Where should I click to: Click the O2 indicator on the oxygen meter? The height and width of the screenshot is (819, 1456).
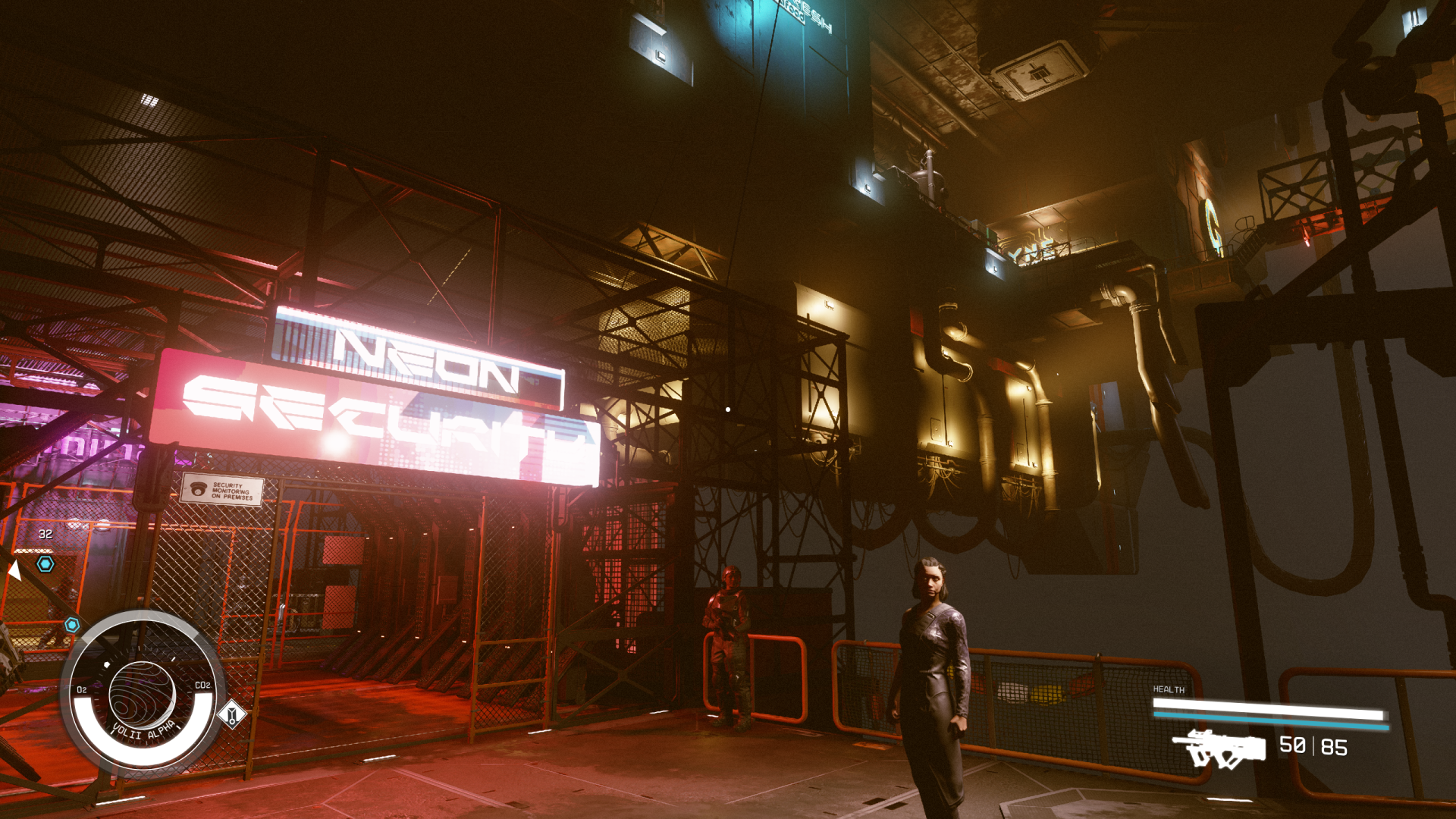click(x=80, y=689)
